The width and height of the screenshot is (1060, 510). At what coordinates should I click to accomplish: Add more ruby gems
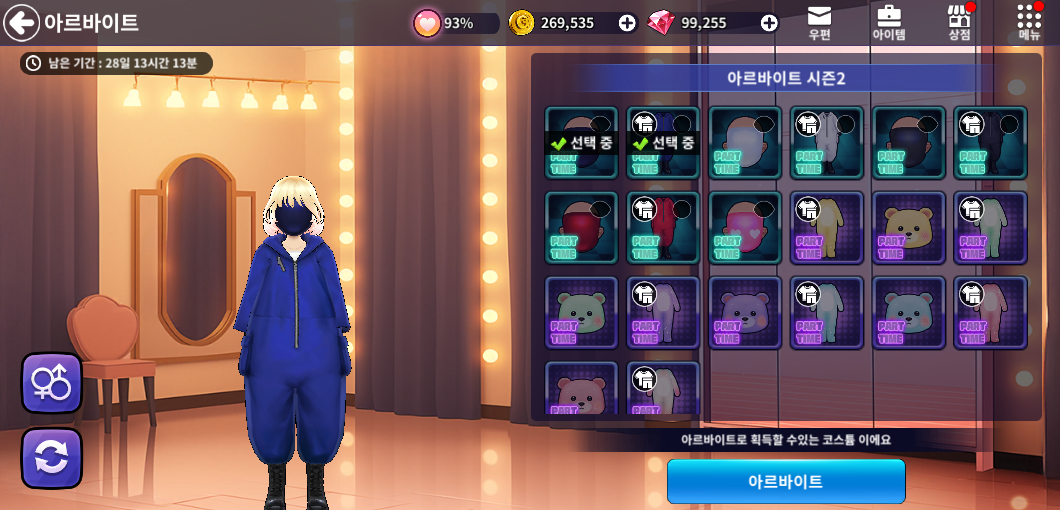[769, 23]
